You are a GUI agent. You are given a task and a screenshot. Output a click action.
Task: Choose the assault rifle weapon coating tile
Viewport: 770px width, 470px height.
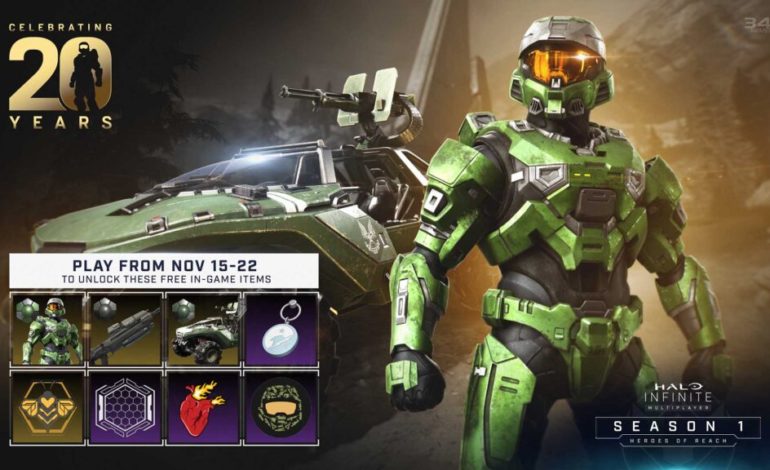[125, 329]
